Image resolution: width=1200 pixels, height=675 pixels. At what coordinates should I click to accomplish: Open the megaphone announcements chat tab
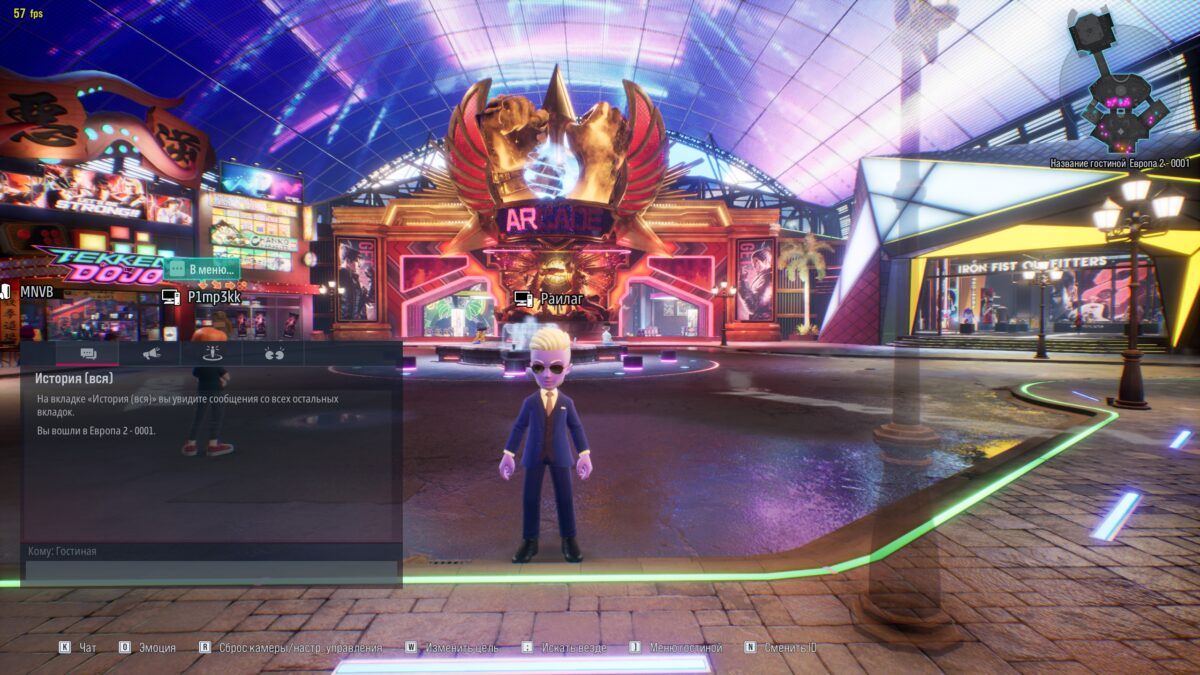(151, 353)
